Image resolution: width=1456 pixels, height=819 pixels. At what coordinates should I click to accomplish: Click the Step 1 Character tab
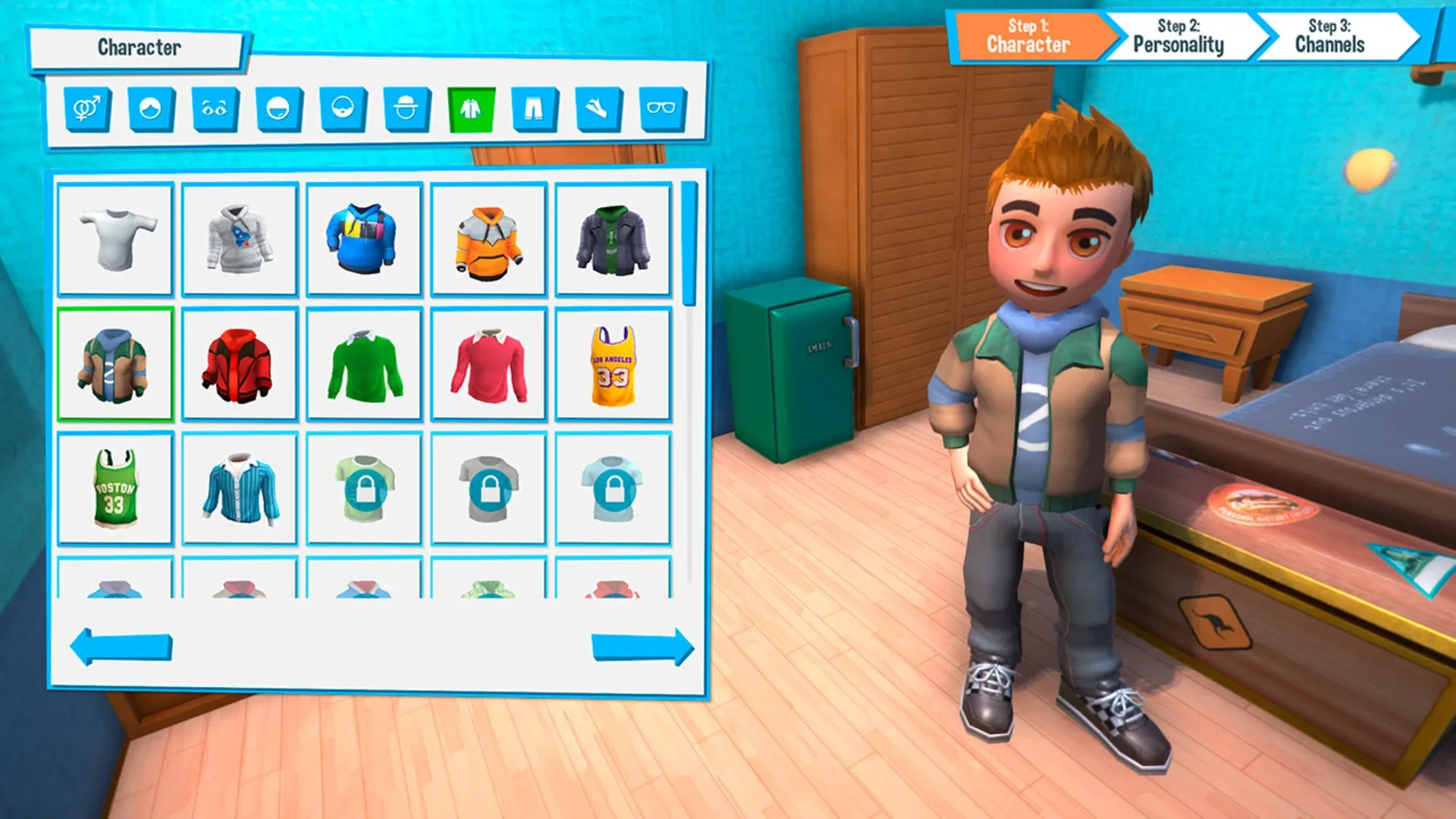point(1028,36)
